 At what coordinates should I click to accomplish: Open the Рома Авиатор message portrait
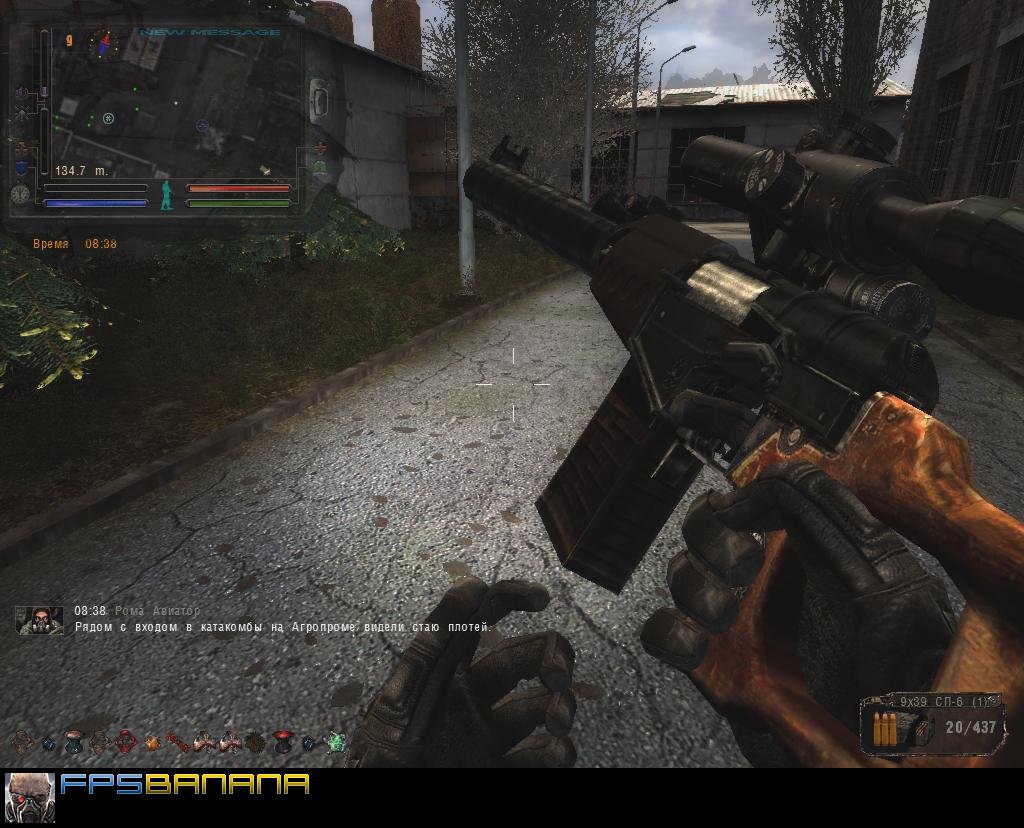(x=39, y=620)
